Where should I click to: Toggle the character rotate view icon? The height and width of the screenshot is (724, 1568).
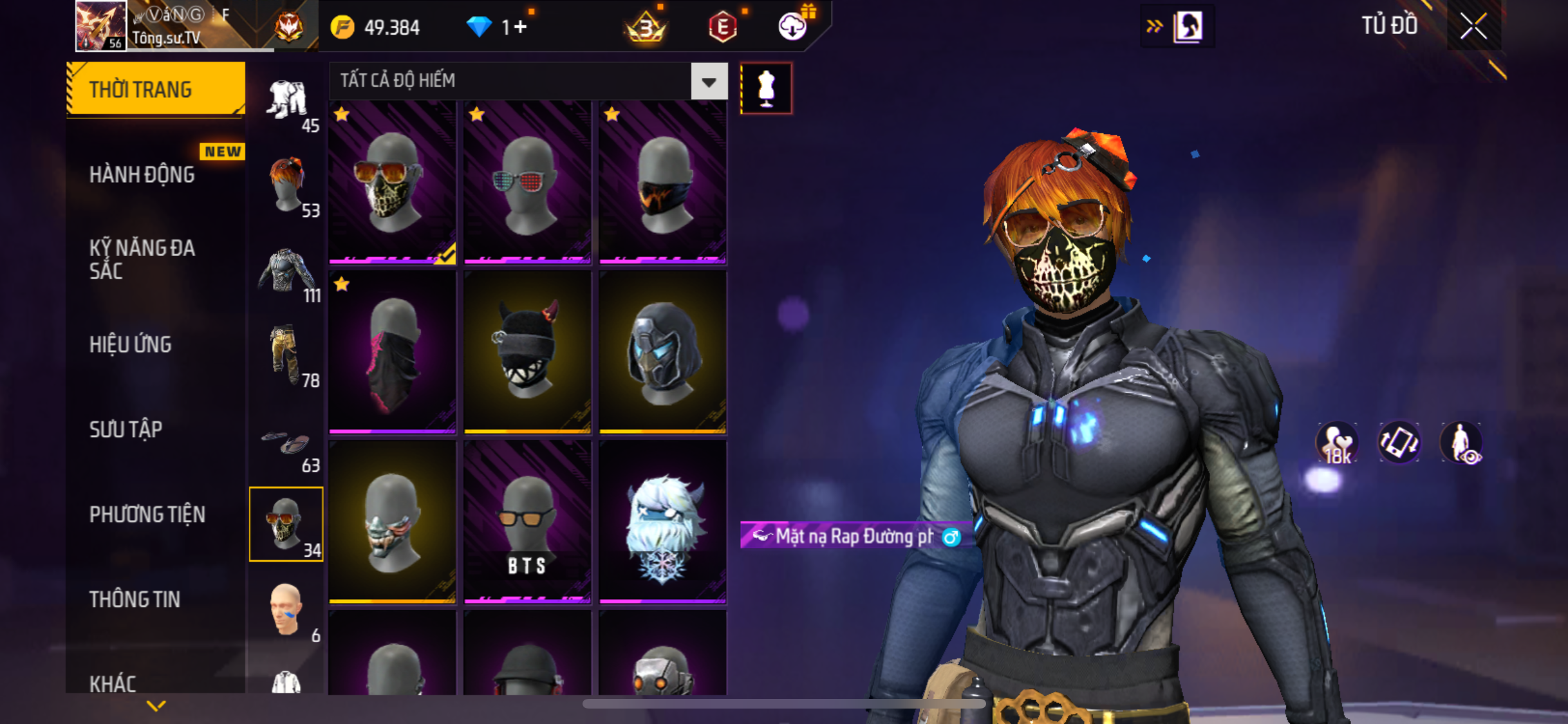(1398, 443)
